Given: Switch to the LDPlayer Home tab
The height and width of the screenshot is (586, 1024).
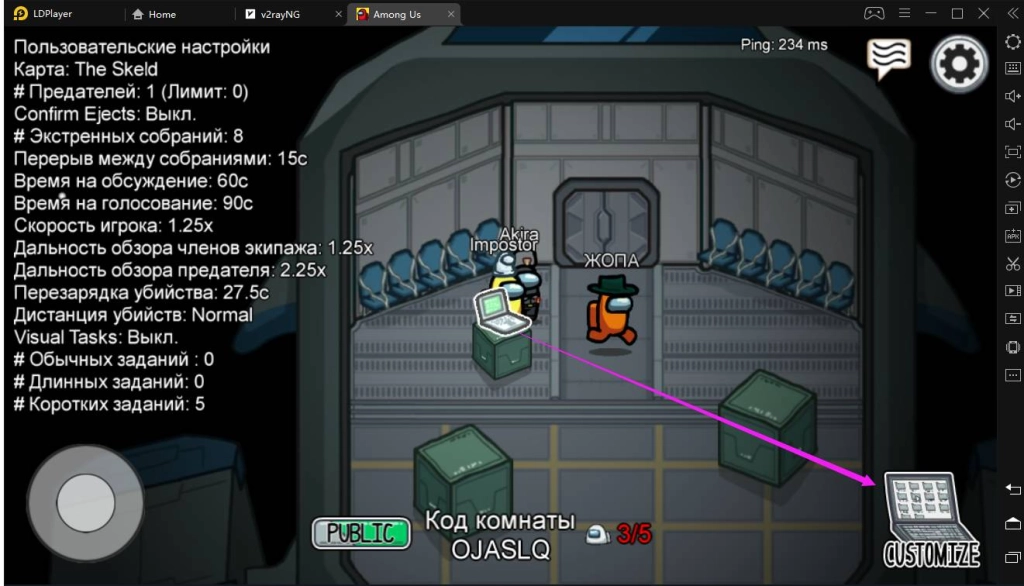Looking at the screenshot, I should click(161, 15).
